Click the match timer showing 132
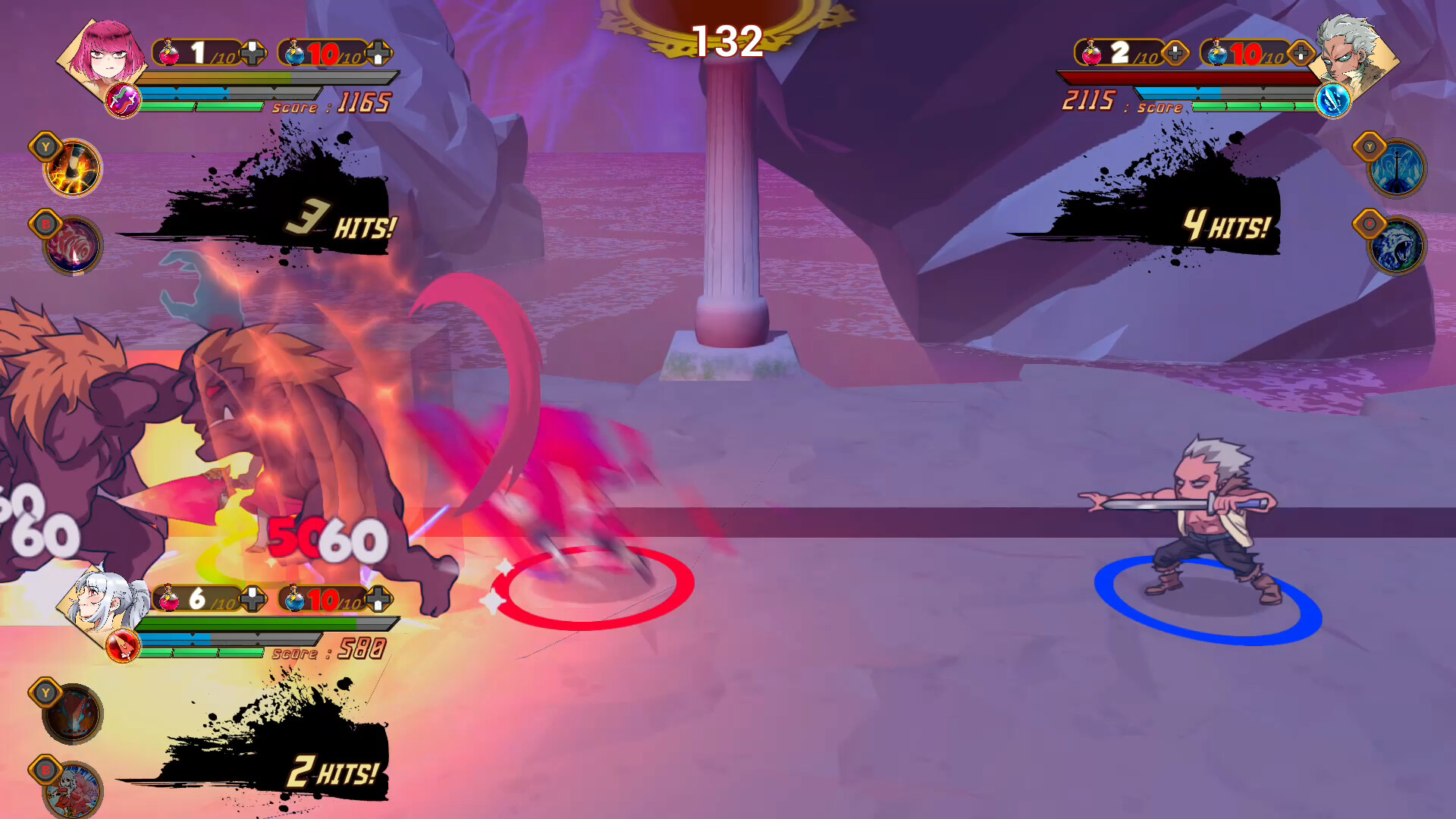This screenshot has width=1456, height=819. click(x=730, y=42)
